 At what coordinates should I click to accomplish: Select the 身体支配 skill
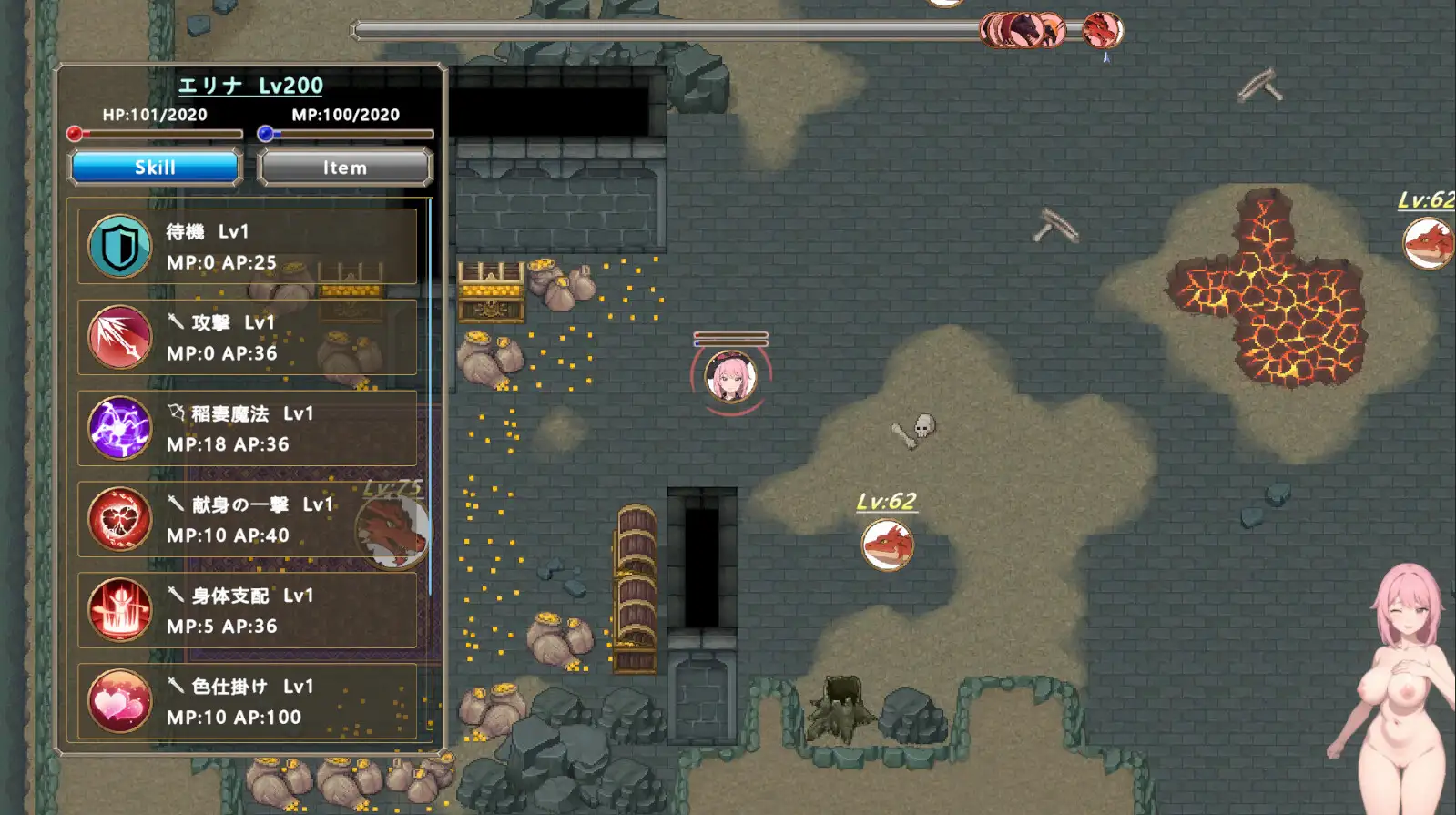(x=247, y=611)
